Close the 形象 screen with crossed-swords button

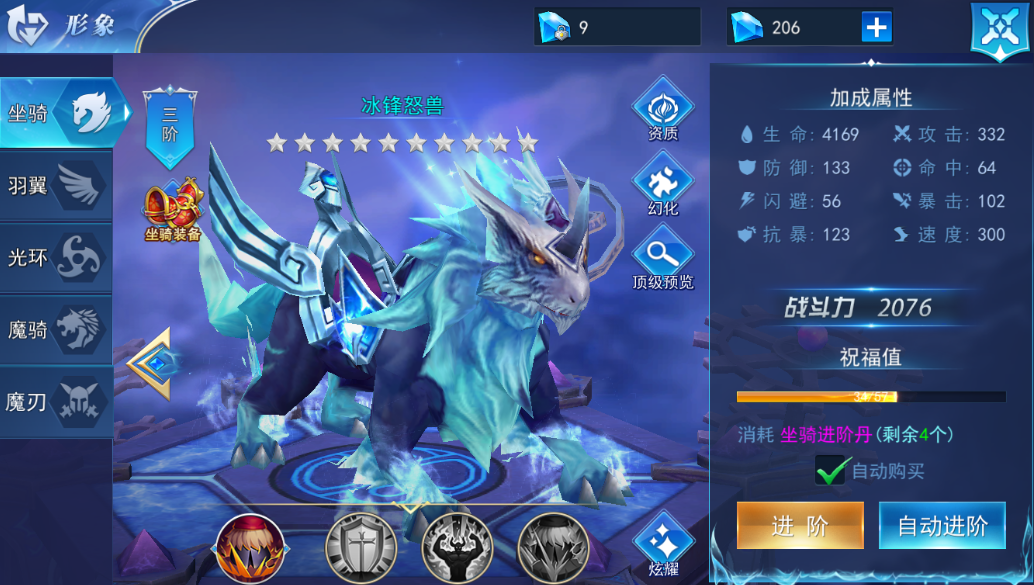pos(1001,29)
